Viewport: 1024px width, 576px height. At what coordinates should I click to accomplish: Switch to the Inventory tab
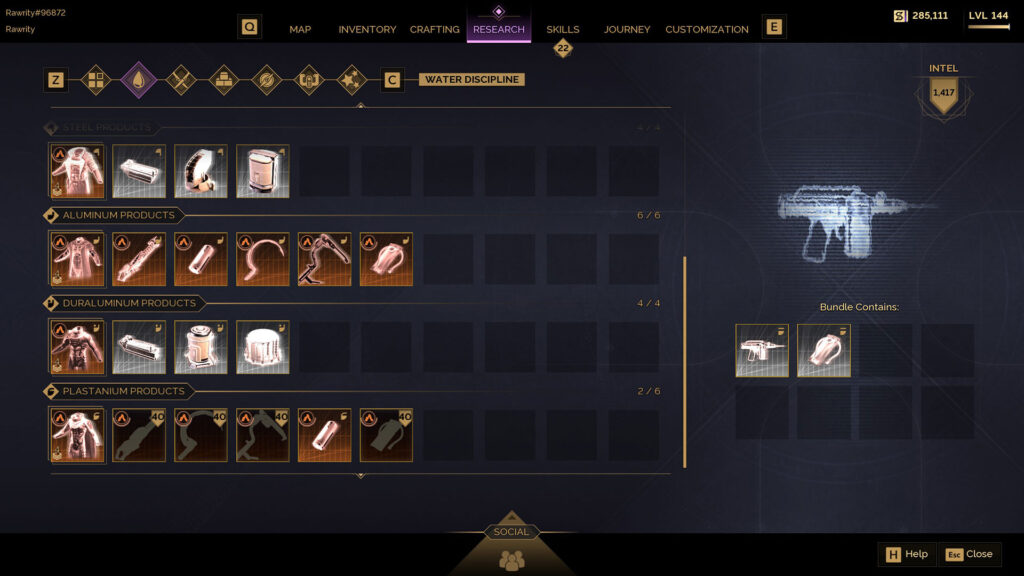(367, 29)
